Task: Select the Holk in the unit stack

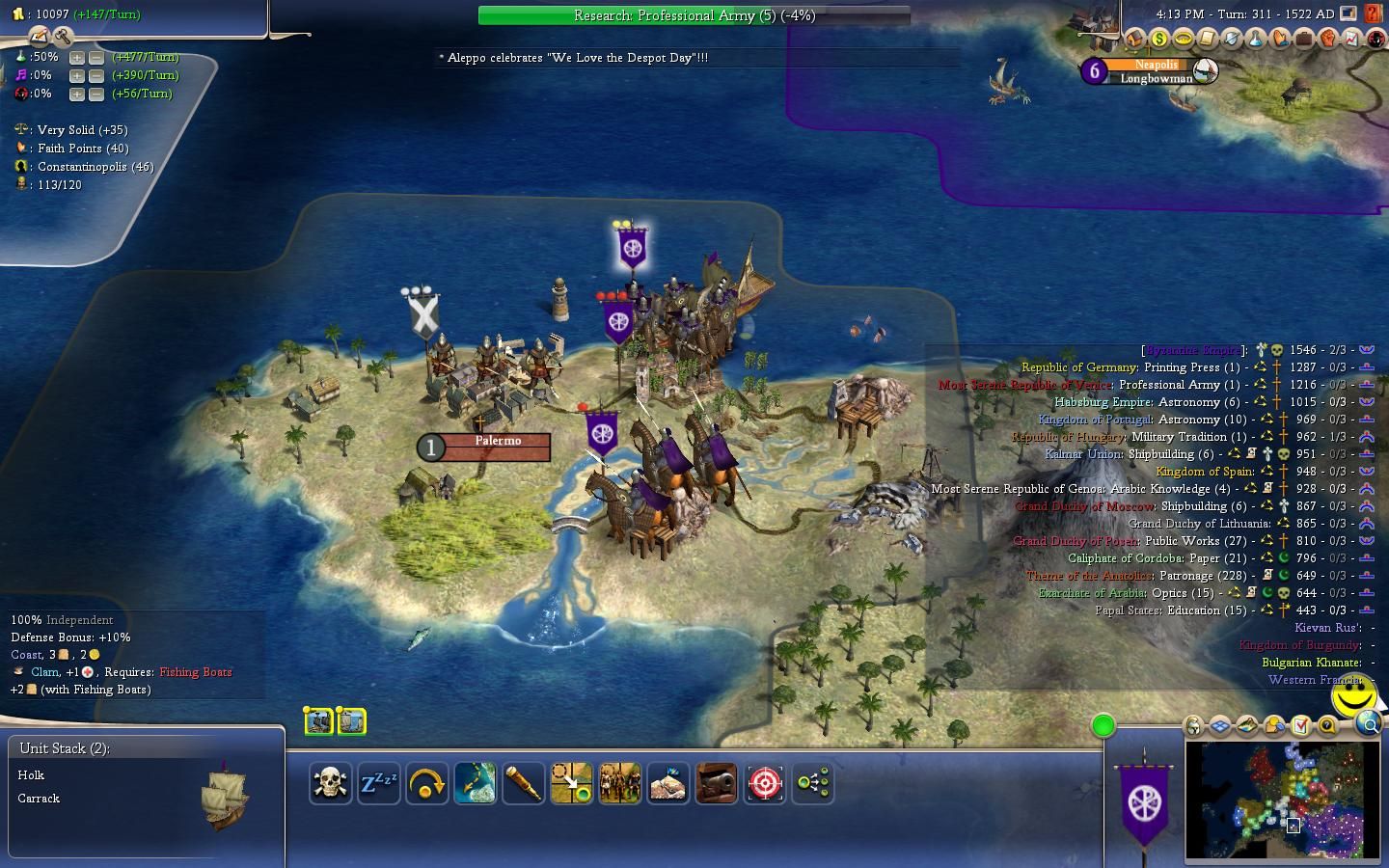Action: click(x=31, y=775)
